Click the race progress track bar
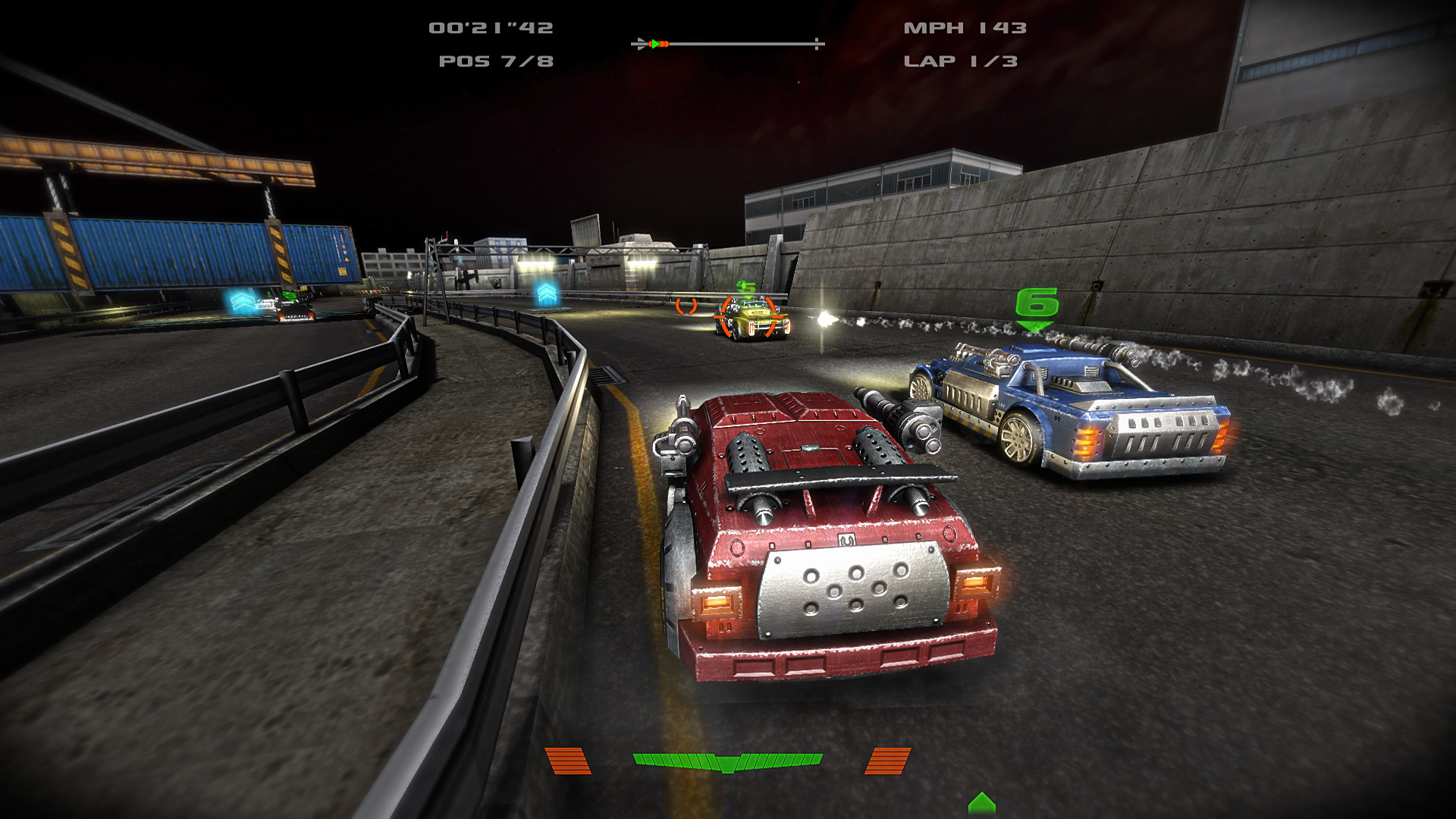Image resolution: width=1456 pixels, height=819 pixels. (x=728, y=44)
